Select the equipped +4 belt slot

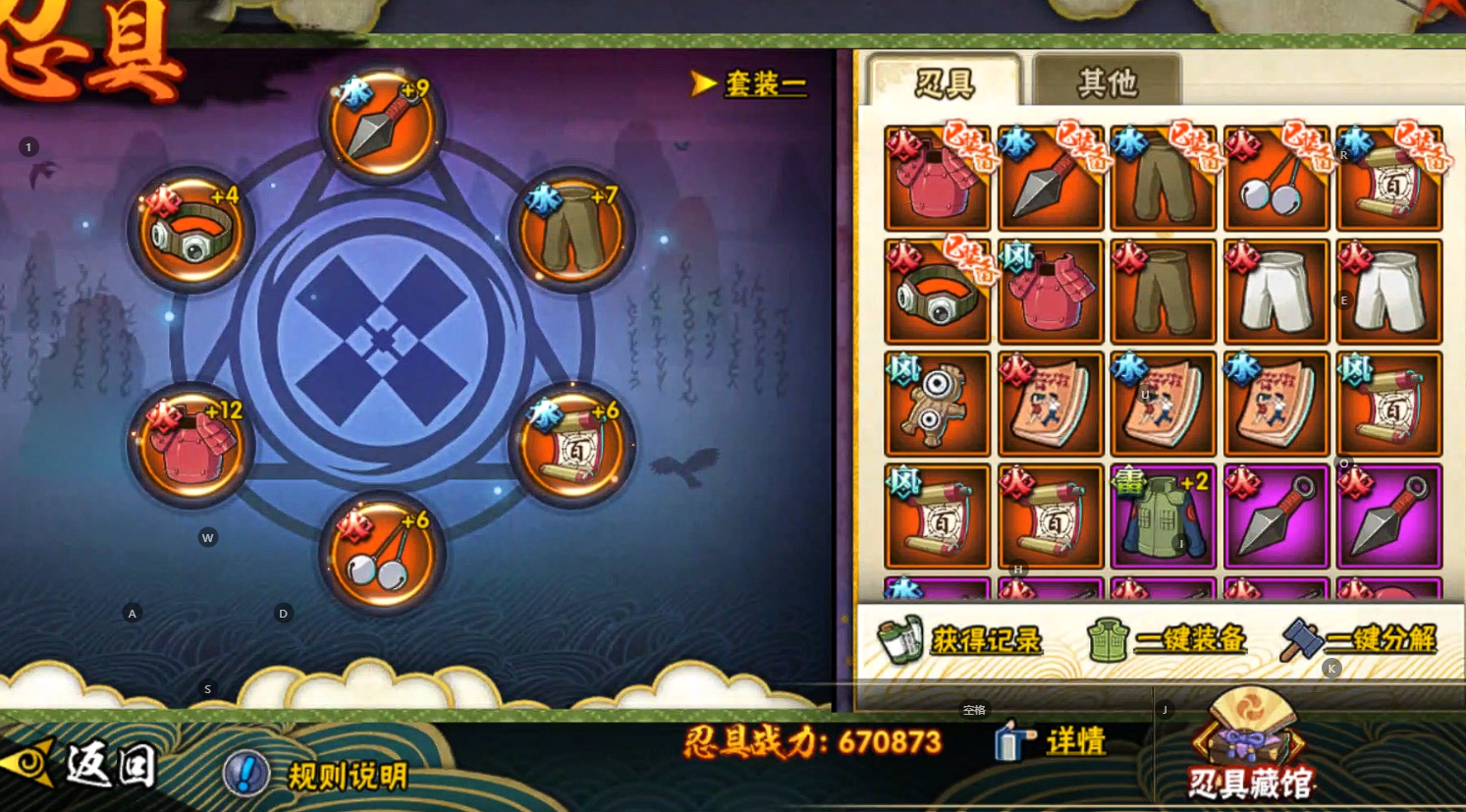click(191, 232)
